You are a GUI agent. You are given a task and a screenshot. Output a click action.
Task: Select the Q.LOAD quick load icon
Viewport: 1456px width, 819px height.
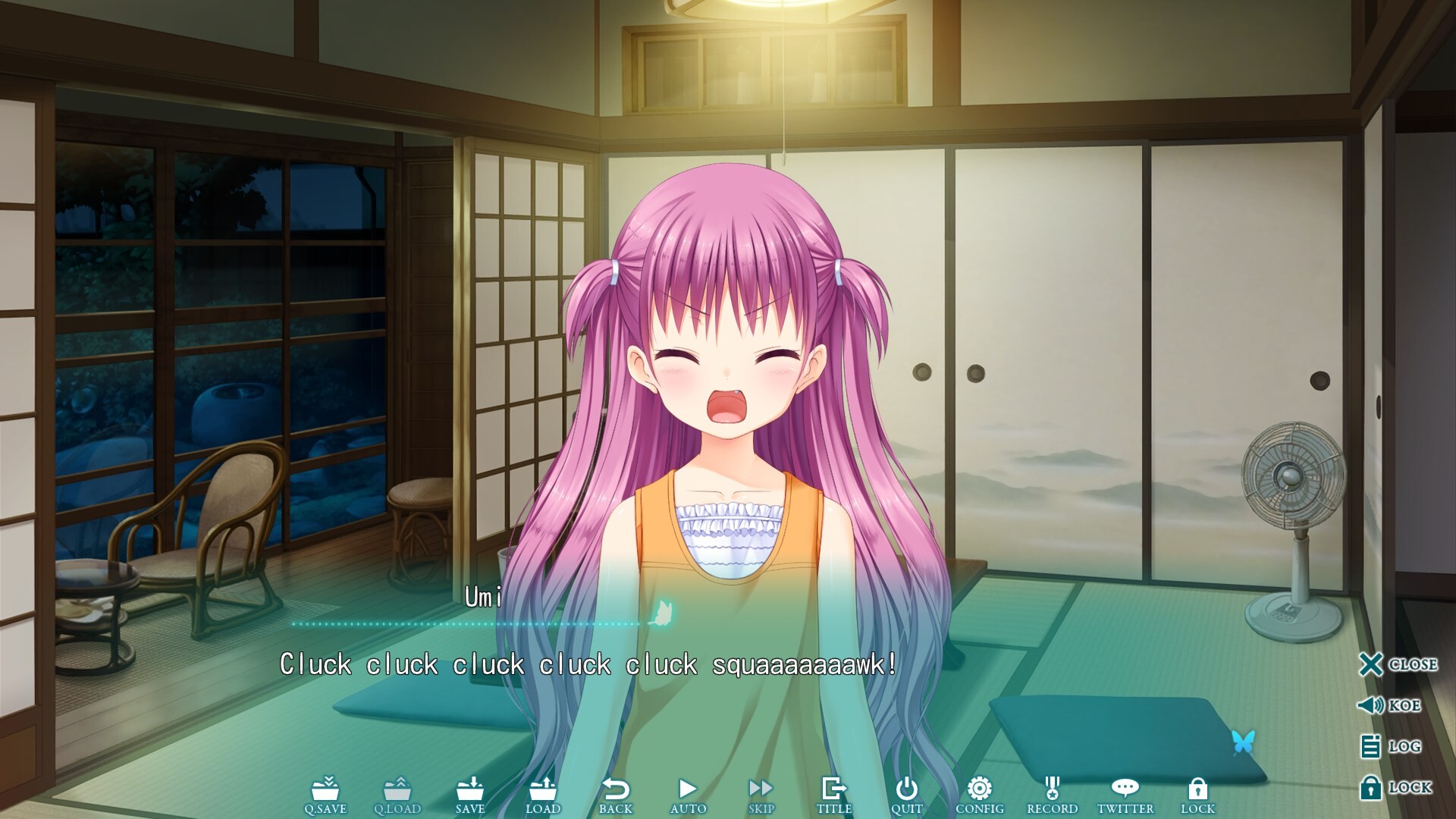(x=400, y=791)
